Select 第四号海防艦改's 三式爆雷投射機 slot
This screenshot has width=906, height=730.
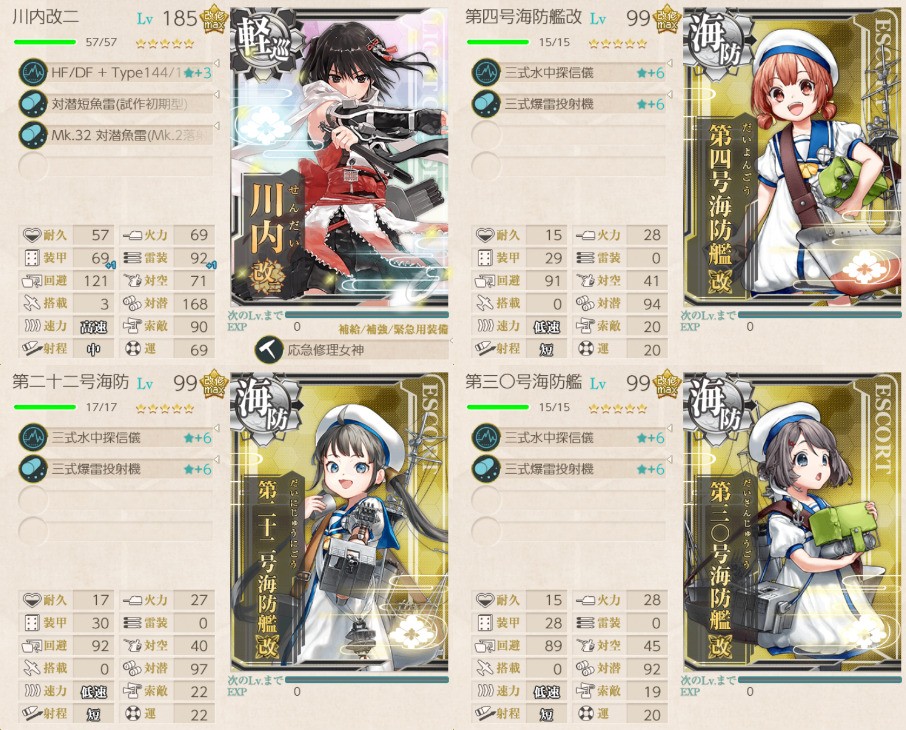pos(570,103)
